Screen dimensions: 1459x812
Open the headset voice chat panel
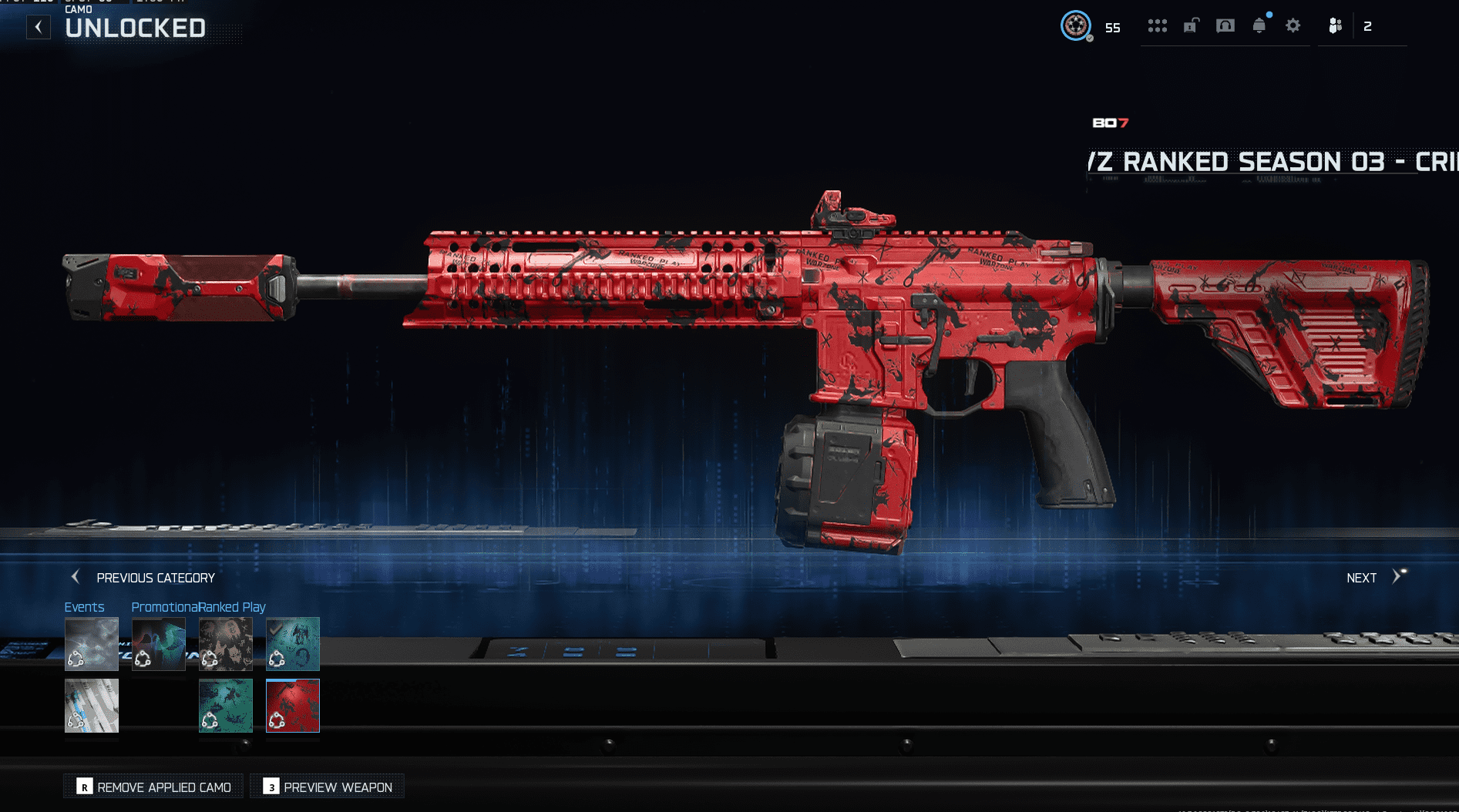click(1225, 26)
